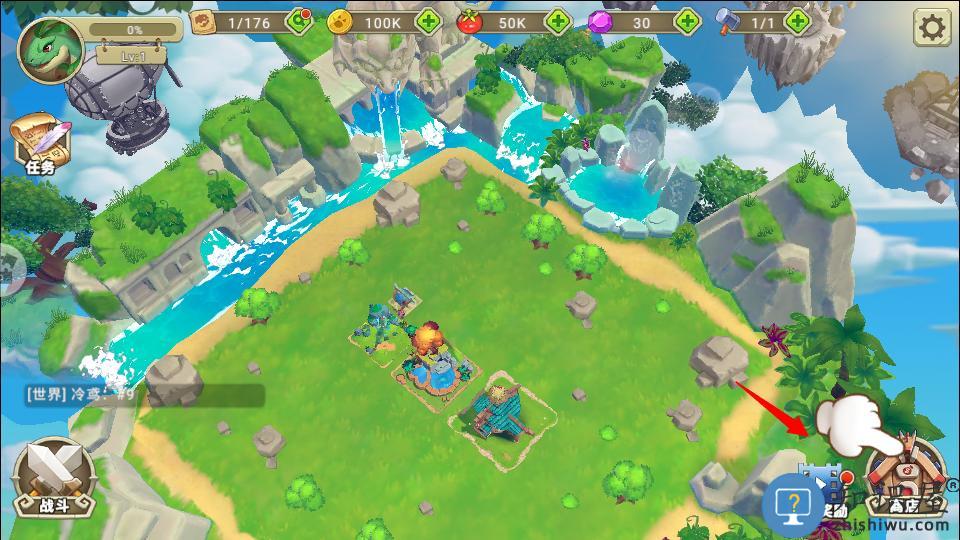Add more gold coins with plus button
This screenshot has height=540, width=960.
point(429,21)
